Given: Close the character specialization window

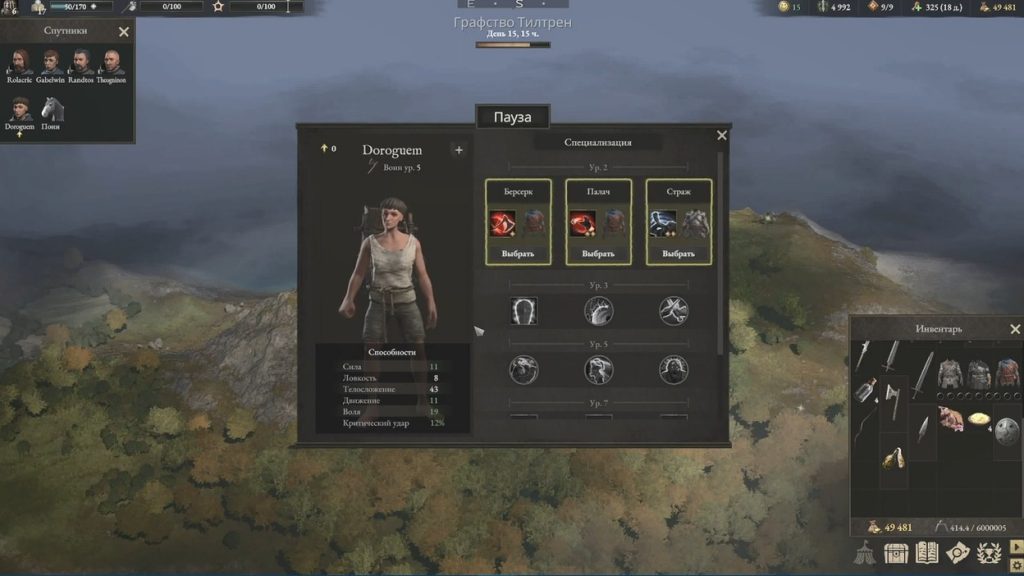Looking at the screenshot, I should point(722,136).
